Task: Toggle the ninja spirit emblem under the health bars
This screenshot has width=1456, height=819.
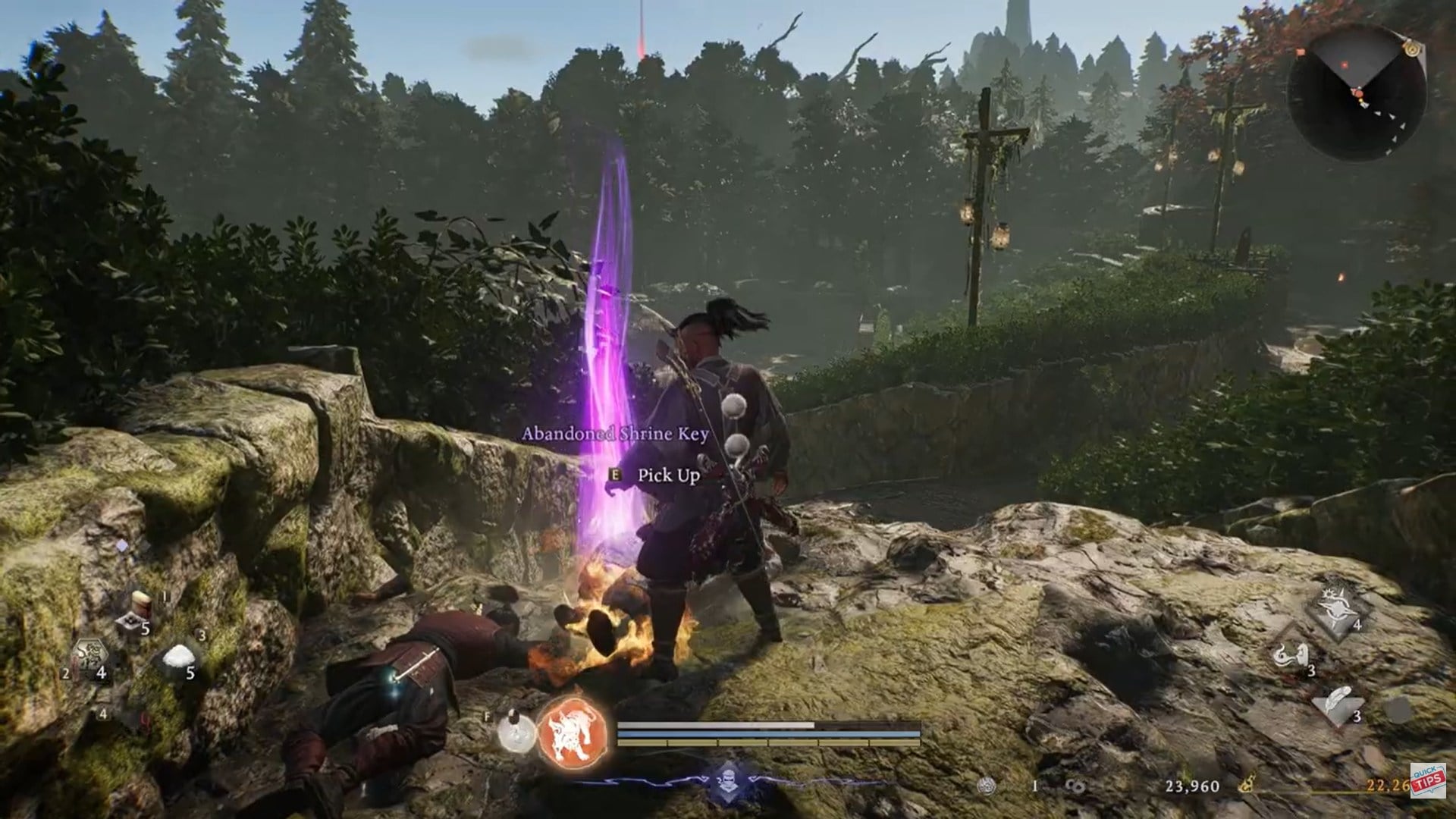Action: tap(728, 781)
